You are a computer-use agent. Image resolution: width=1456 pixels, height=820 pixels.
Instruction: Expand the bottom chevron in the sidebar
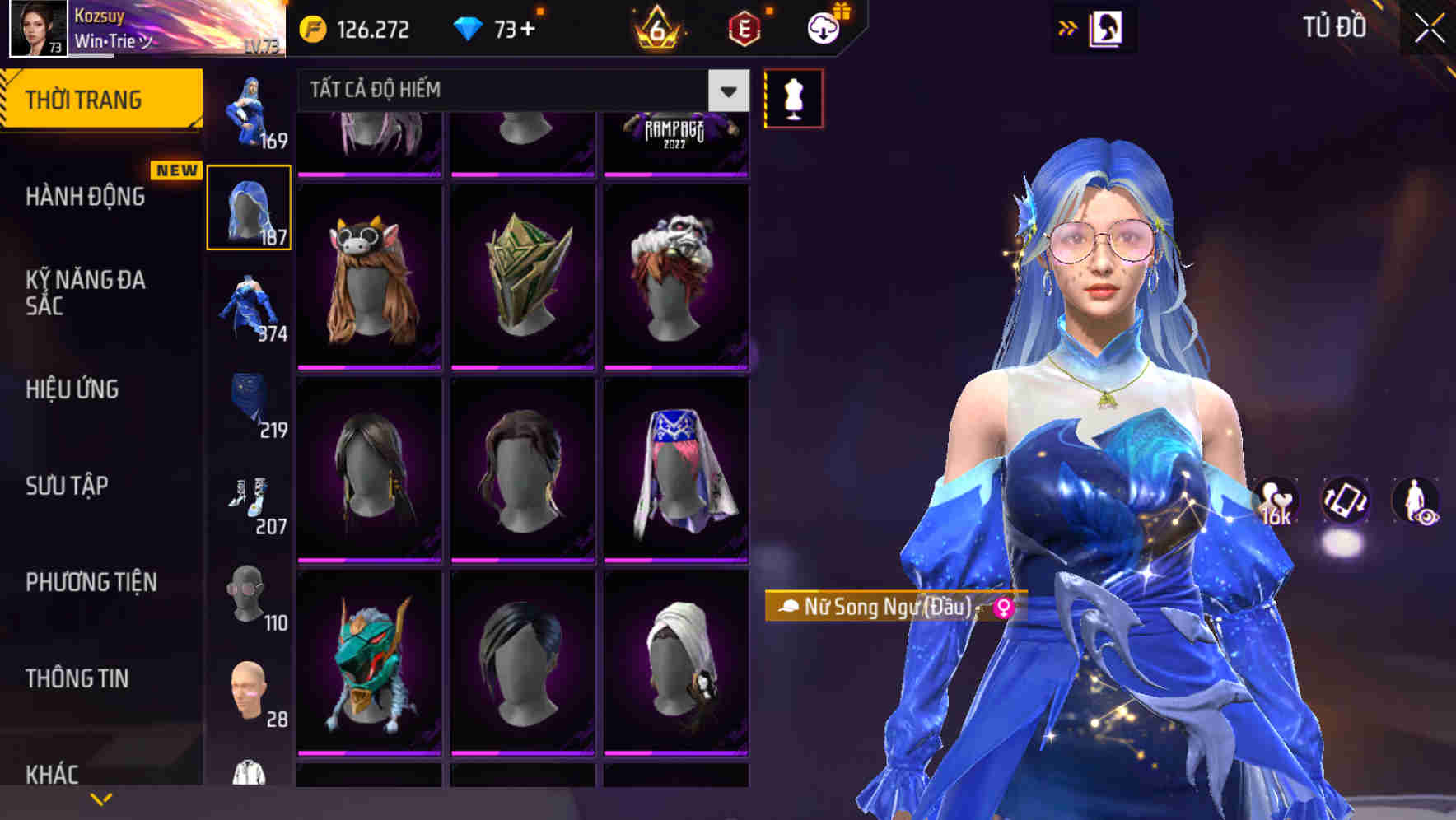[101, 797]
